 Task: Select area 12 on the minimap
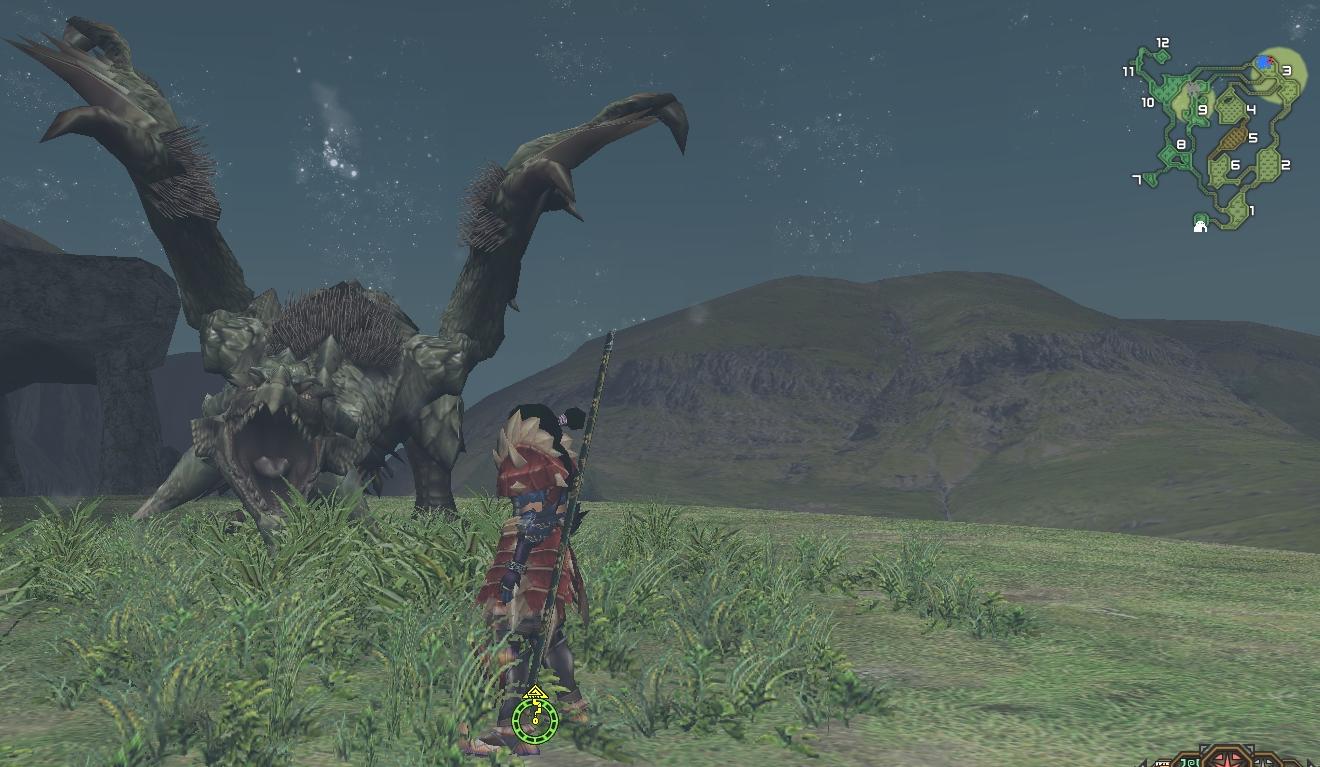pyautogui.click(x=1160, y=56)
